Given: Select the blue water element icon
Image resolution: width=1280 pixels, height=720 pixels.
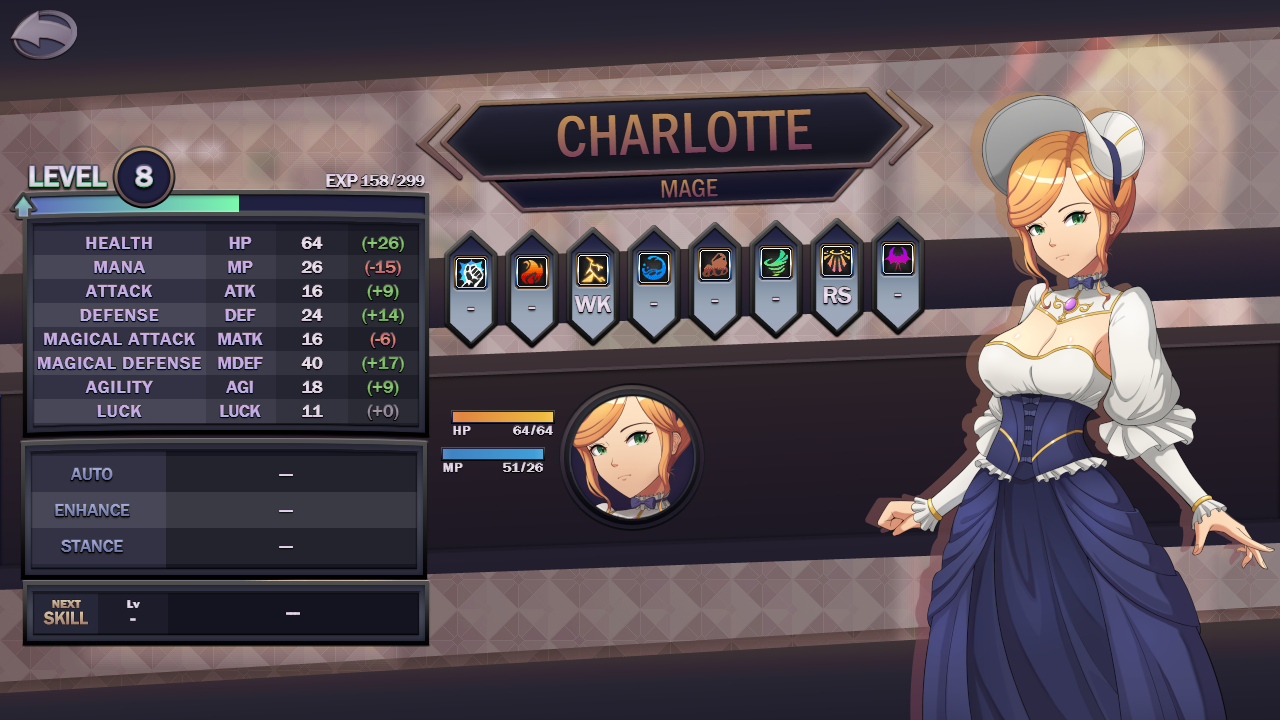Looking at the screenshot, I should click(x=653, y=268).
